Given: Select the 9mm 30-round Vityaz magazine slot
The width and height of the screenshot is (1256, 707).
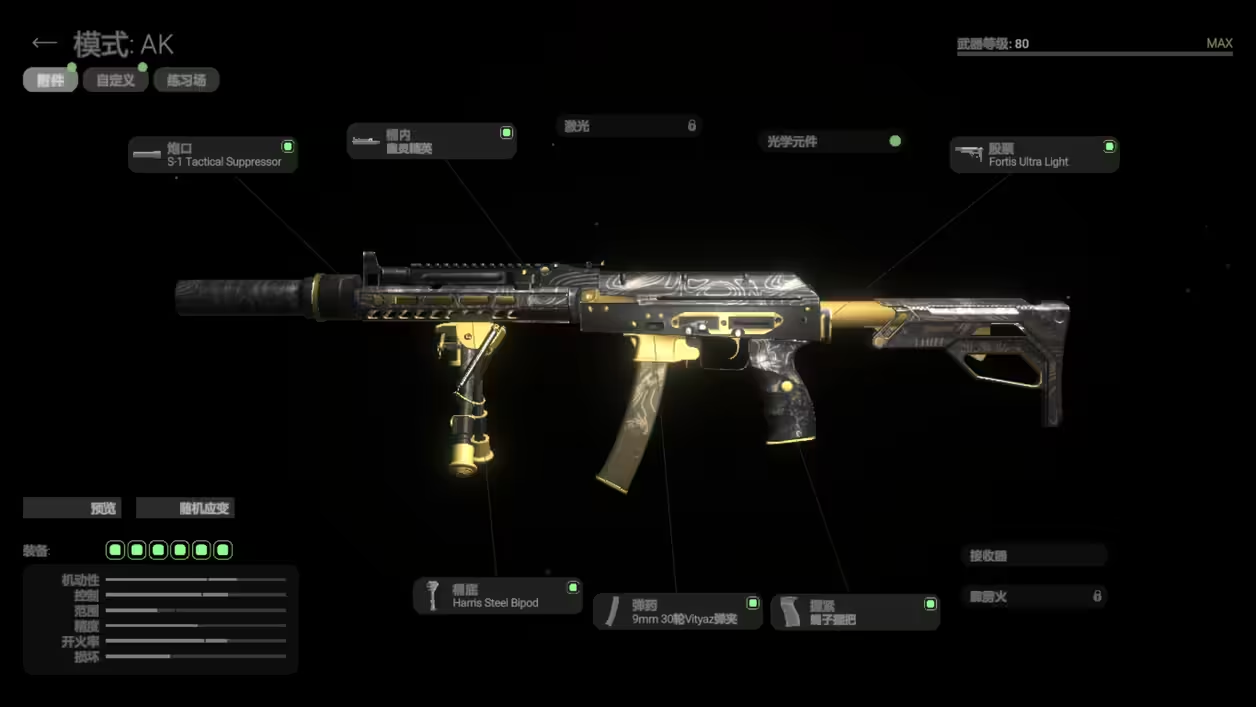Looking at the screenshot, I should [x=677, y=612].
